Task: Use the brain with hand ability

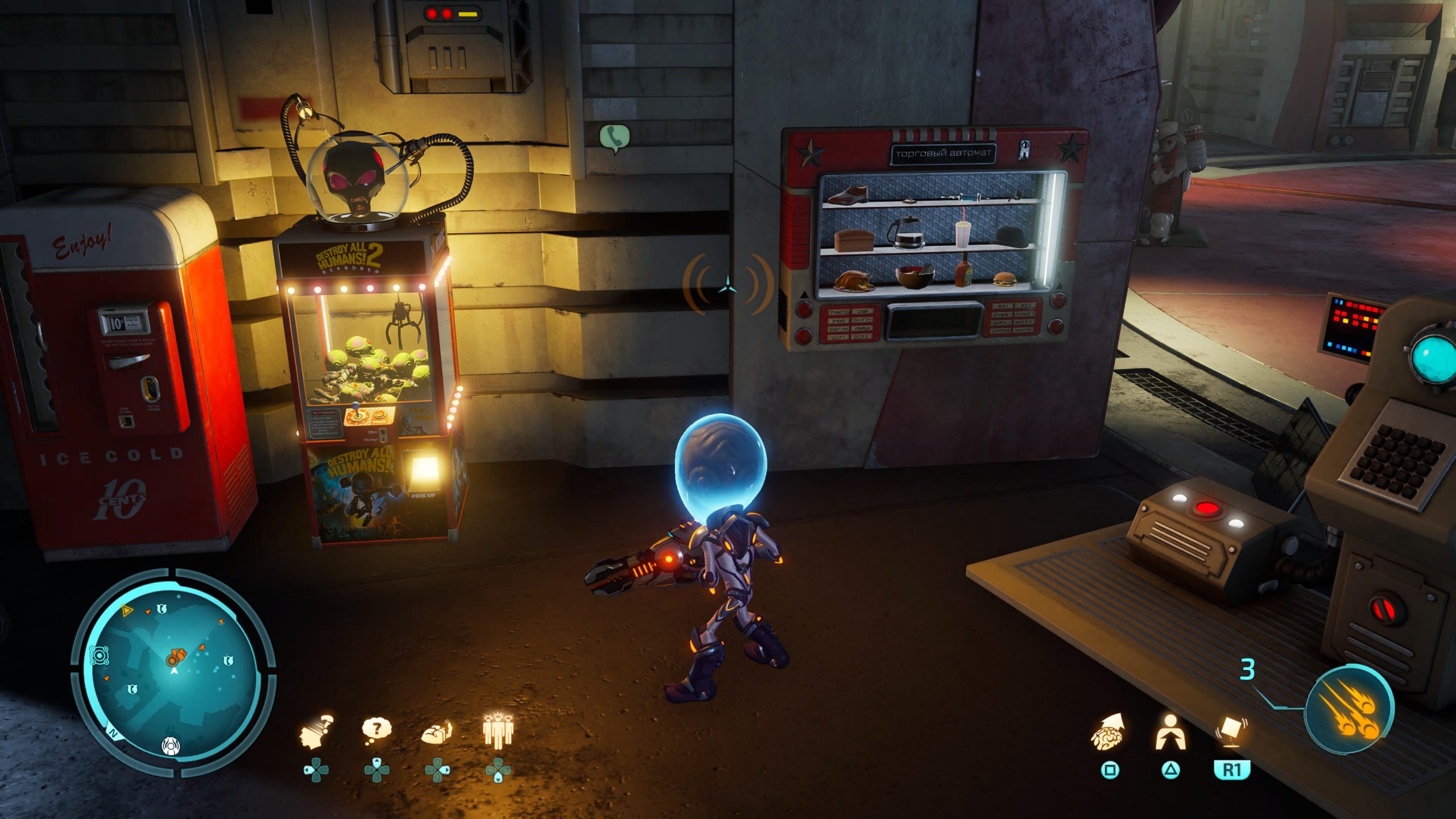Action: point(437,733)
